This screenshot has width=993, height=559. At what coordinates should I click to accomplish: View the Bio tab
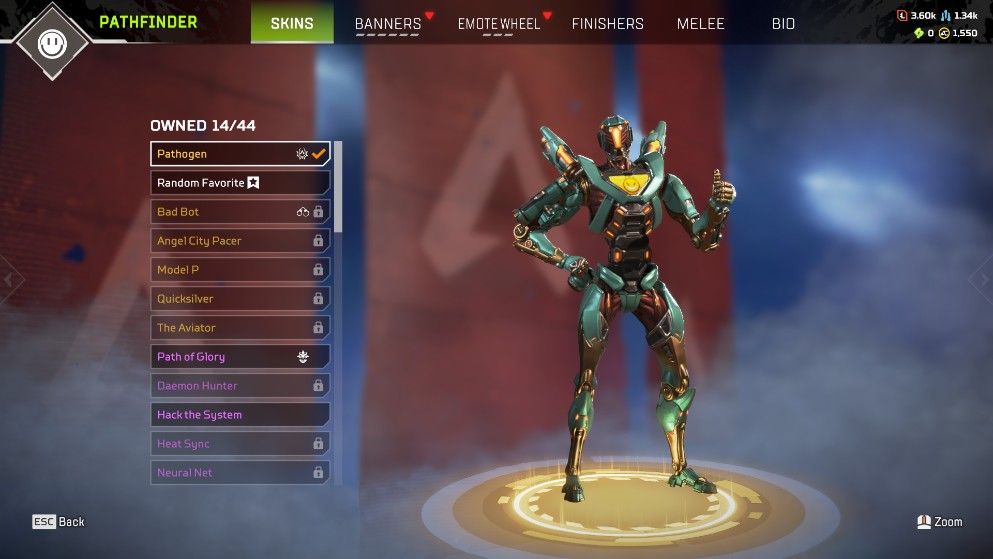tap(783, 24)
